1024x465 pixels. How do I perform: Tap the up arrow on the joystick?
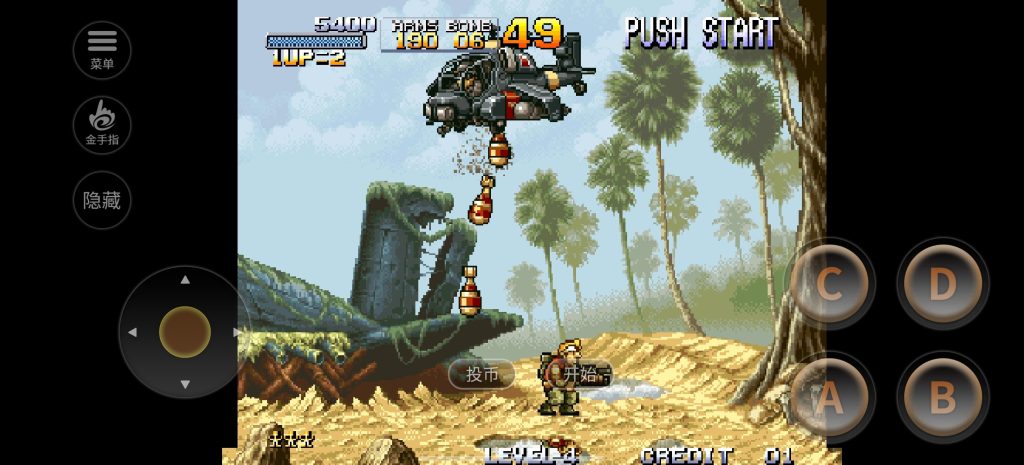click(x=185, y=281)
